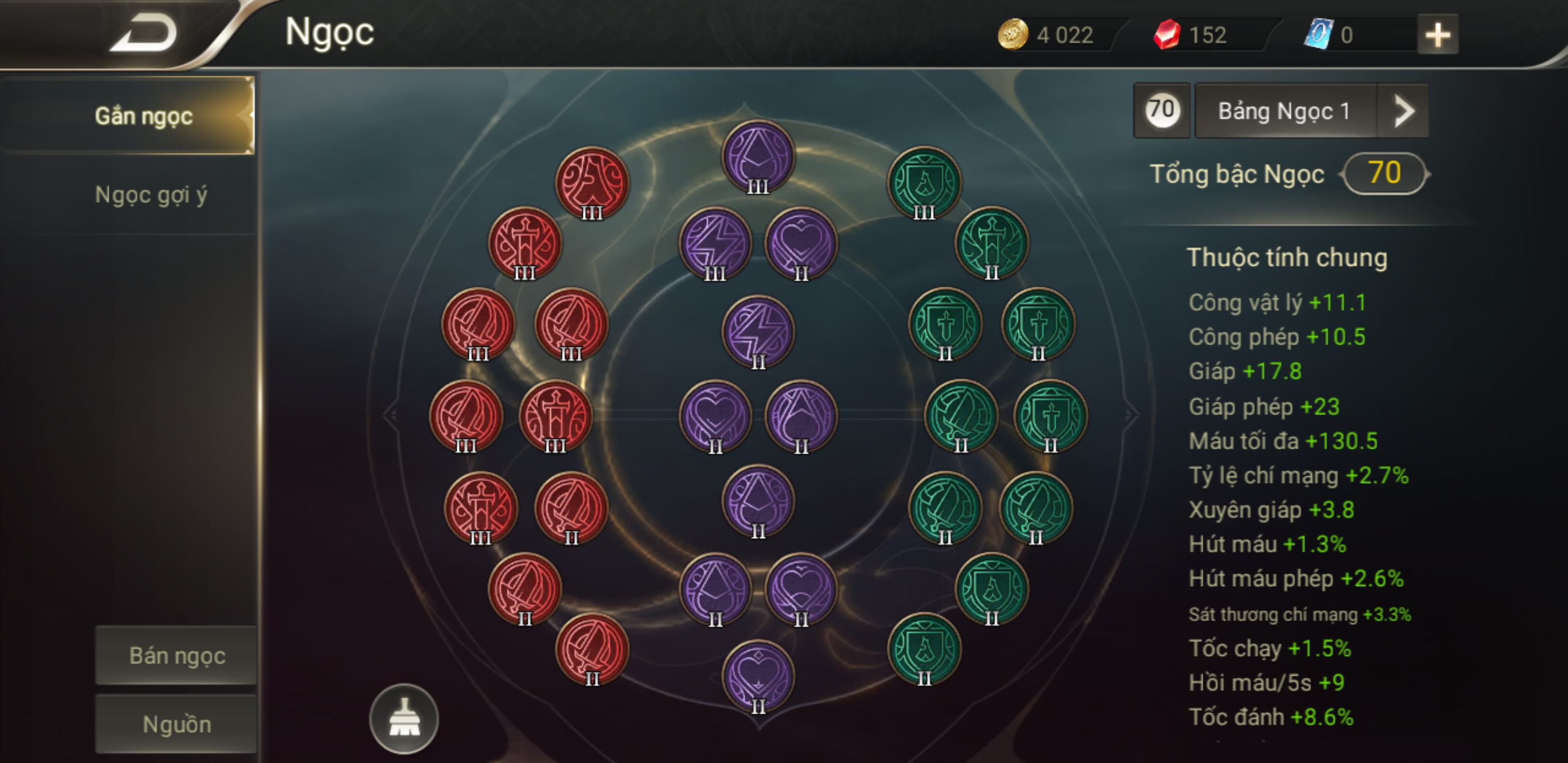Go to next gem page arrow
Image resolution: width=1568 pixels, height=763 pixels.
coord(1403,111)
